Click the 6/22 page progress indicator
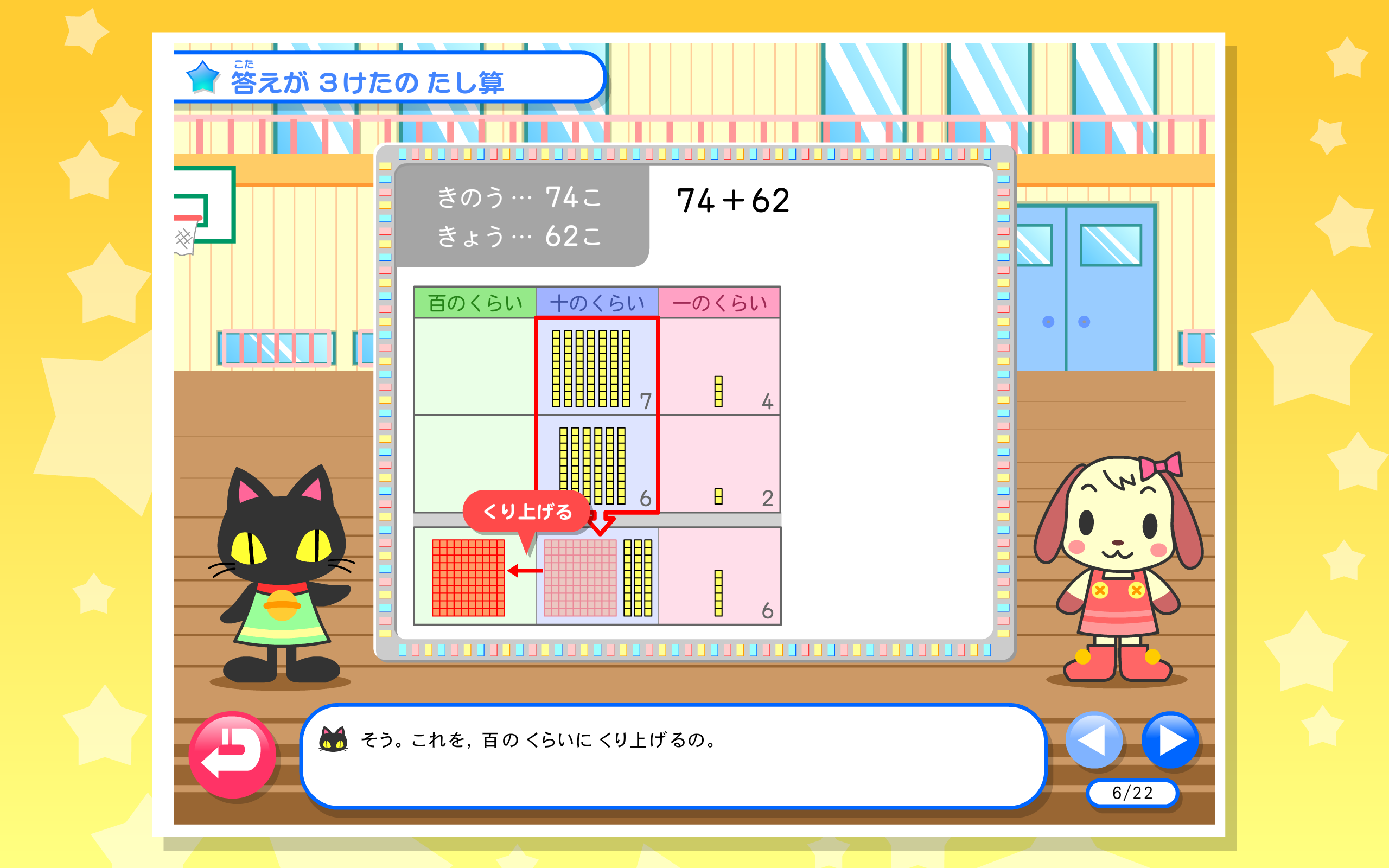The image size is (1389, 868). coord(1133,792)
